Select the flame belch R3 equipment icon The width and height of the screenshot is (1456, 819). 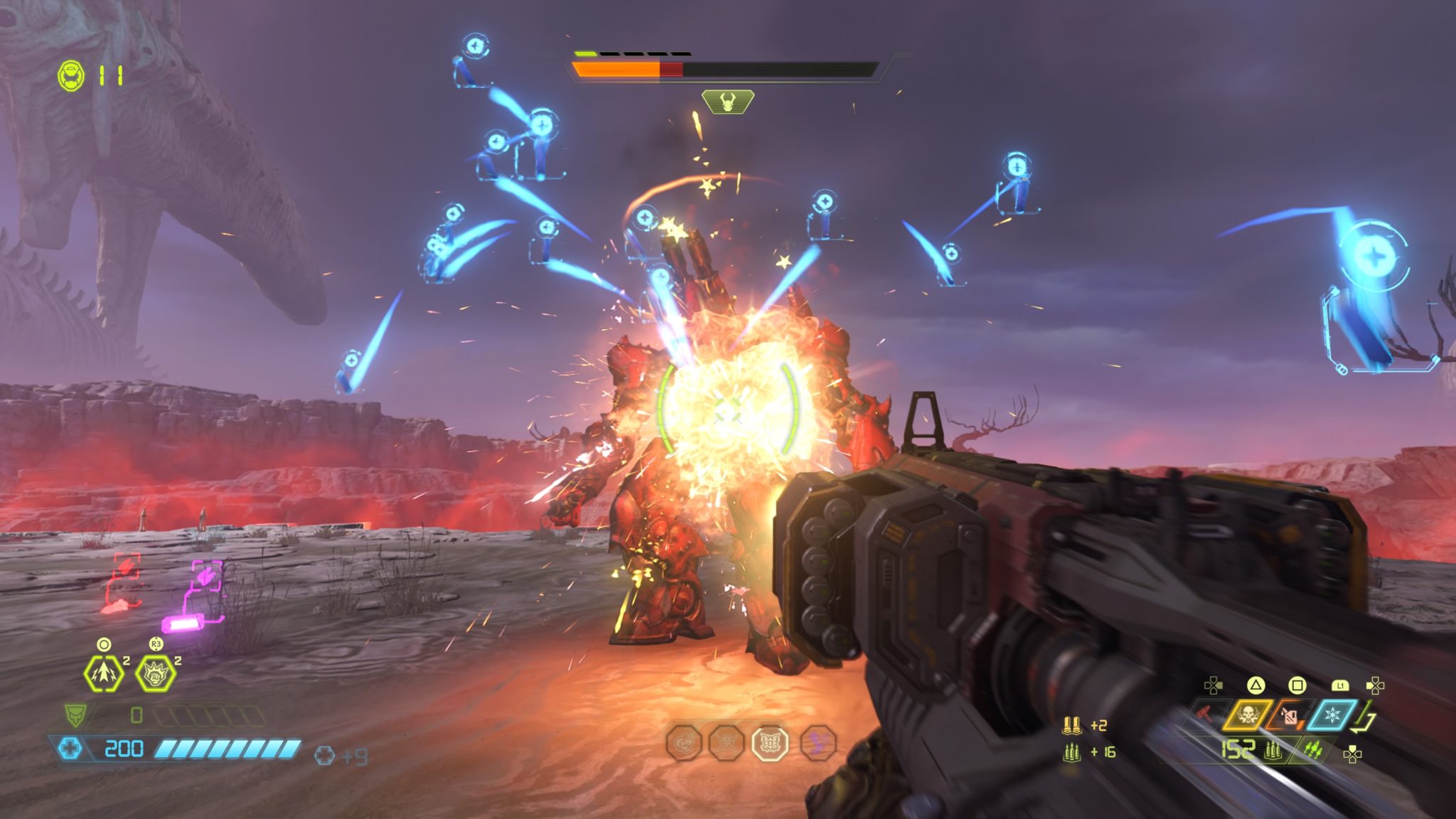point(156,673)
